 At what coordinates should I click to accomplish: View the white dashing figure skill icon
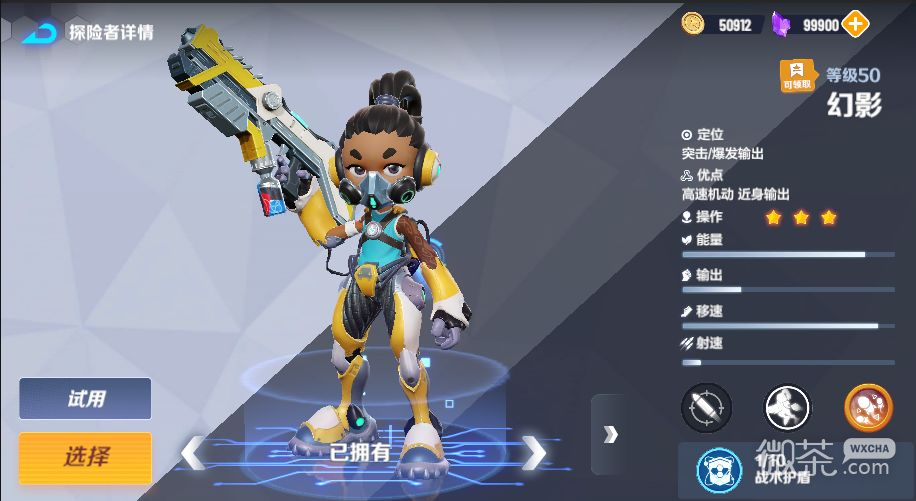coord(787,407)
